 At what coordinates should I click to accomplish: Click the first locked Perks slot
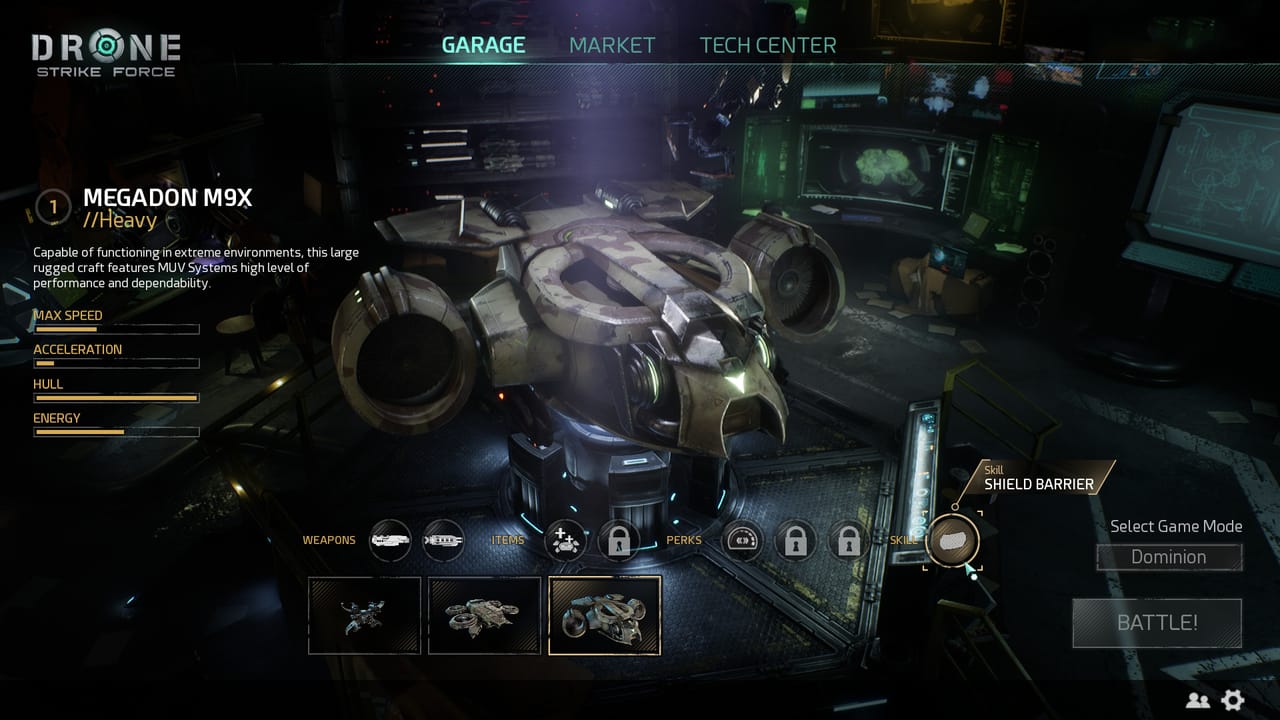[x=795, y=540]
